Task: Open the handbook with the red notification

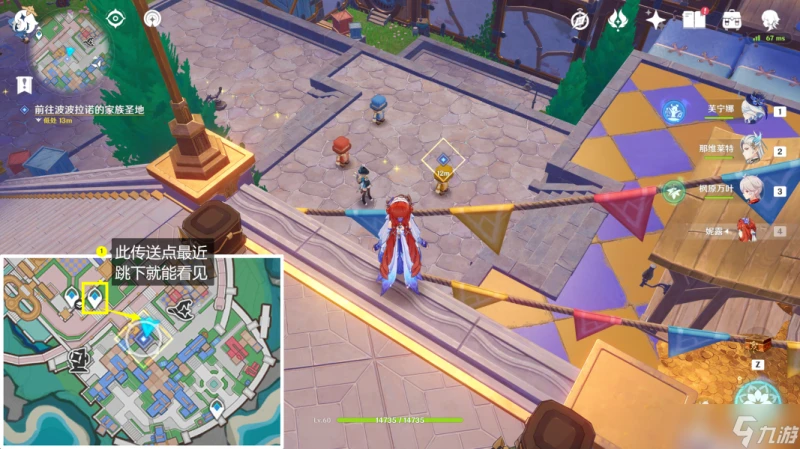Action: click(x=694, y=19)
